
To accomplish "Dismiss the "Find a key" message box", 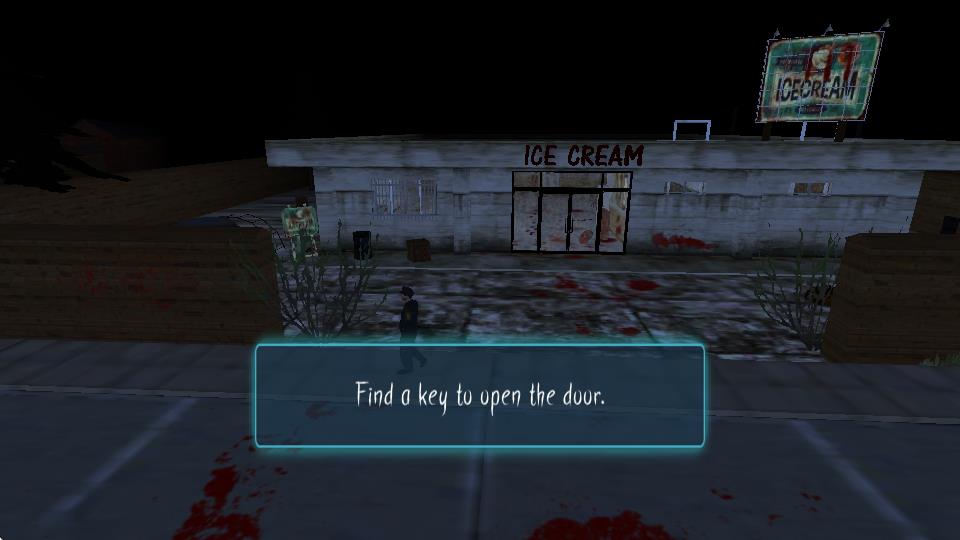I will (x=480, y=395).
